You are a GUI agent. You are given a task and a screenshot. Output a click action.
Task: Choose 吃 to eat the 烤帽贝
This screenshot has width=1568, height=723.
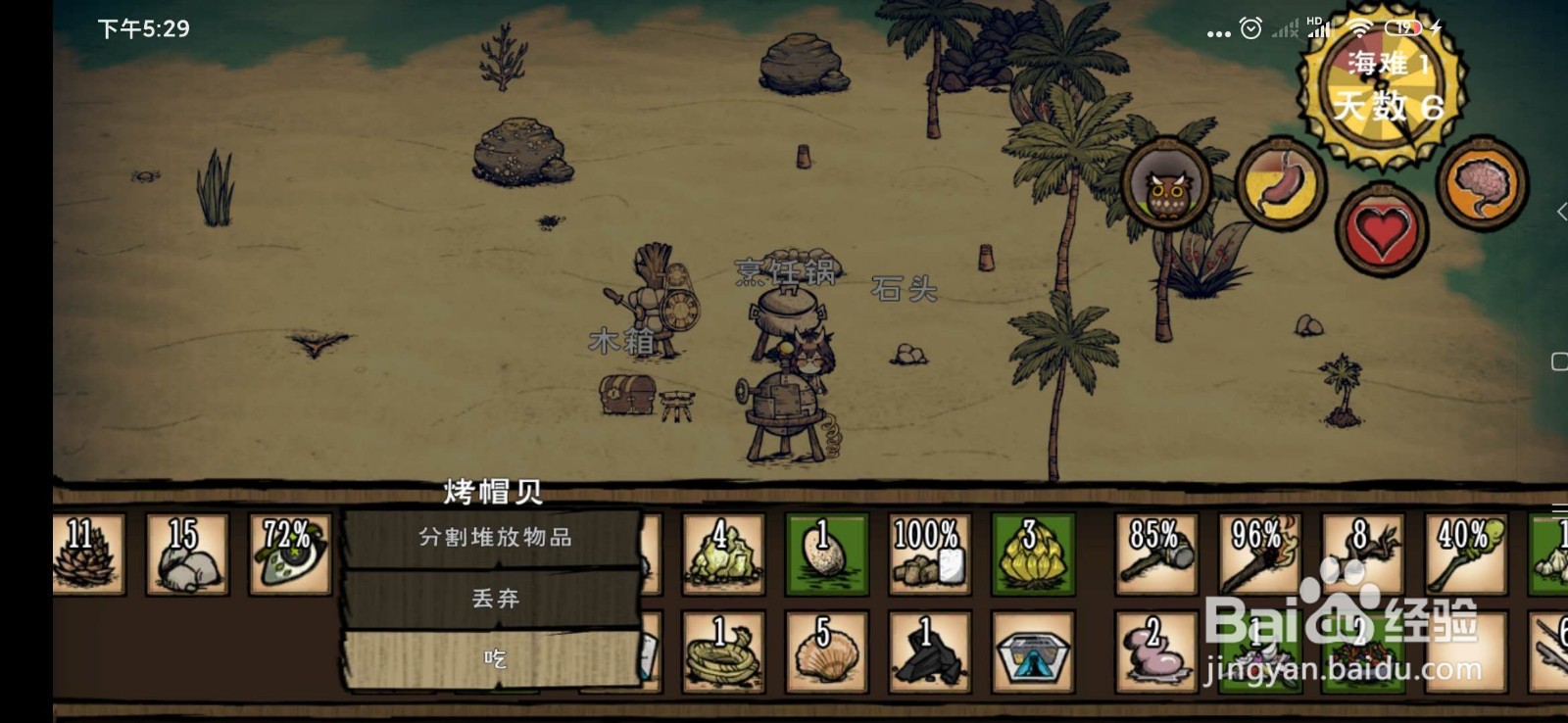click(497, 659)
